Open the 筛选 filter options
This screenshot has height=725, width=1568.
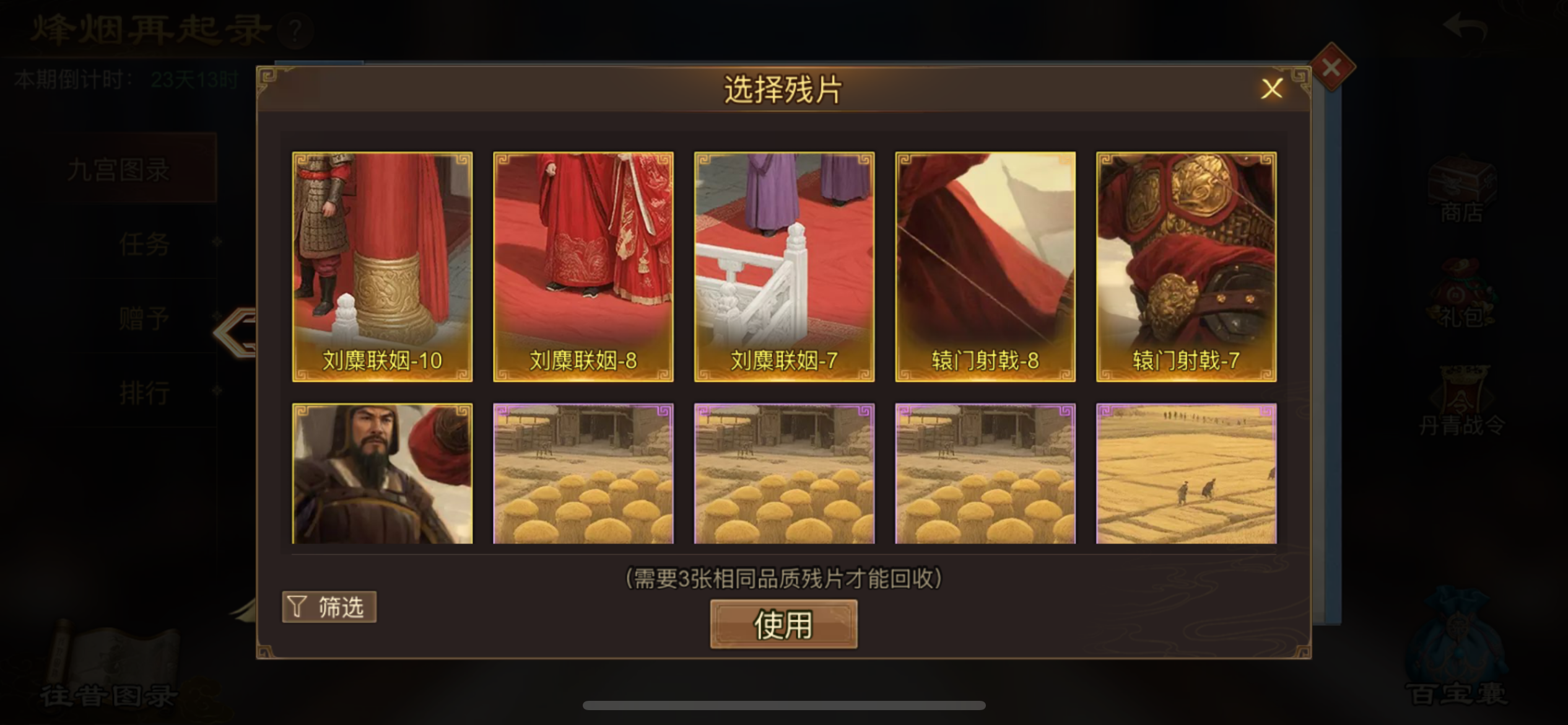(x=329, y=607)
